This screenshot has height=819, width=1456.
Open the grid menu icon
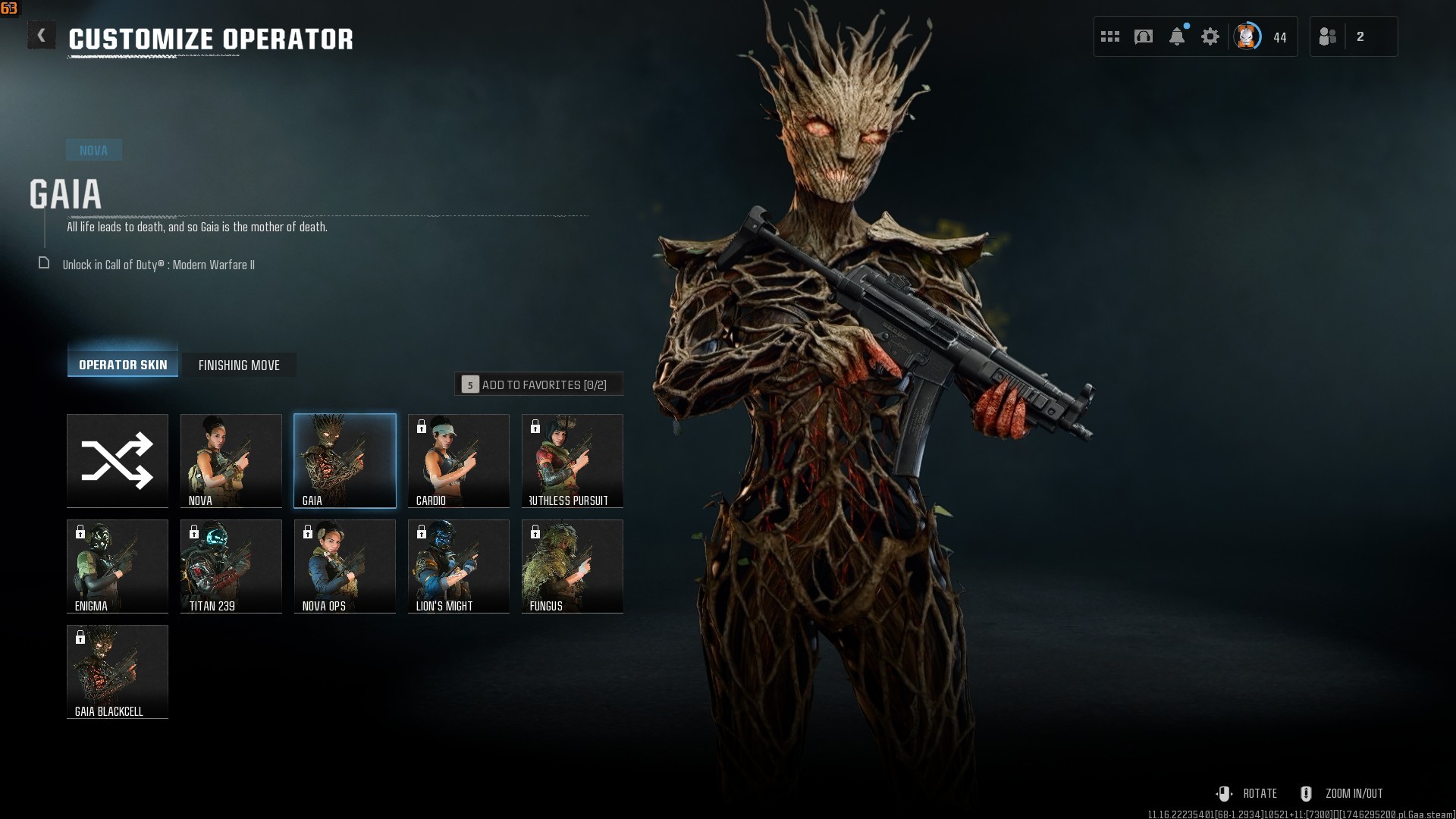click(x=1110, y=36)
